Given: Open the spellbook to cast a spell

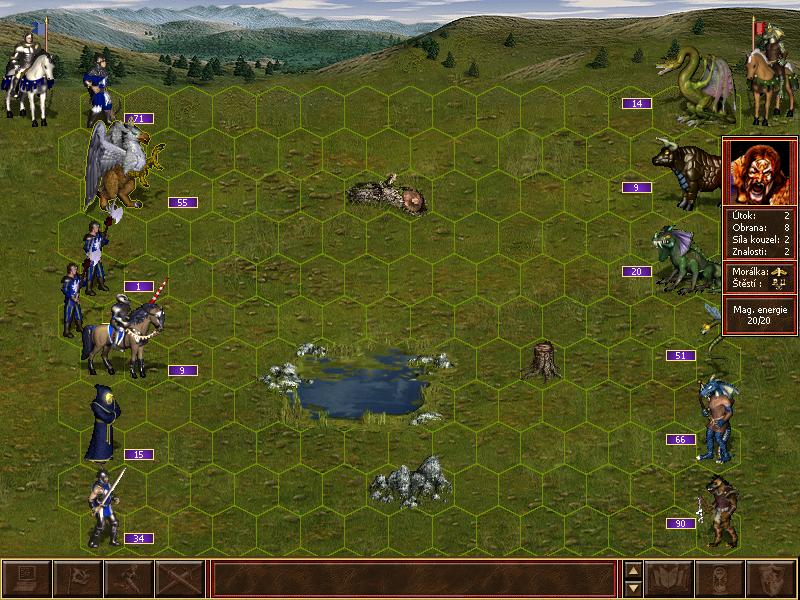Looking at the screenshot, I should coord(670,579).
